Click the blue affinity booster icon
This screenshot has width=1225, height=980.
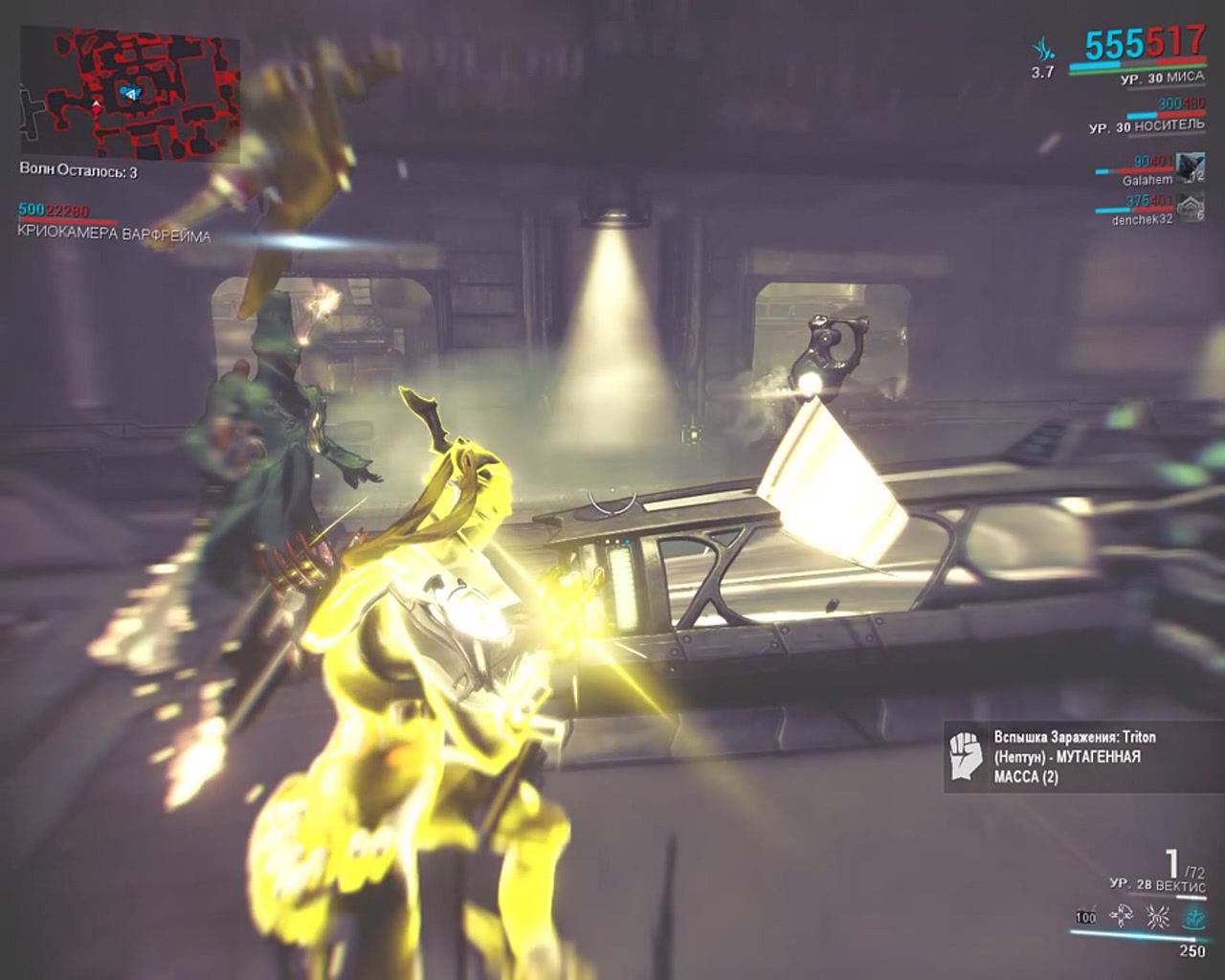pyautogui.click(x=1042, y=45)
